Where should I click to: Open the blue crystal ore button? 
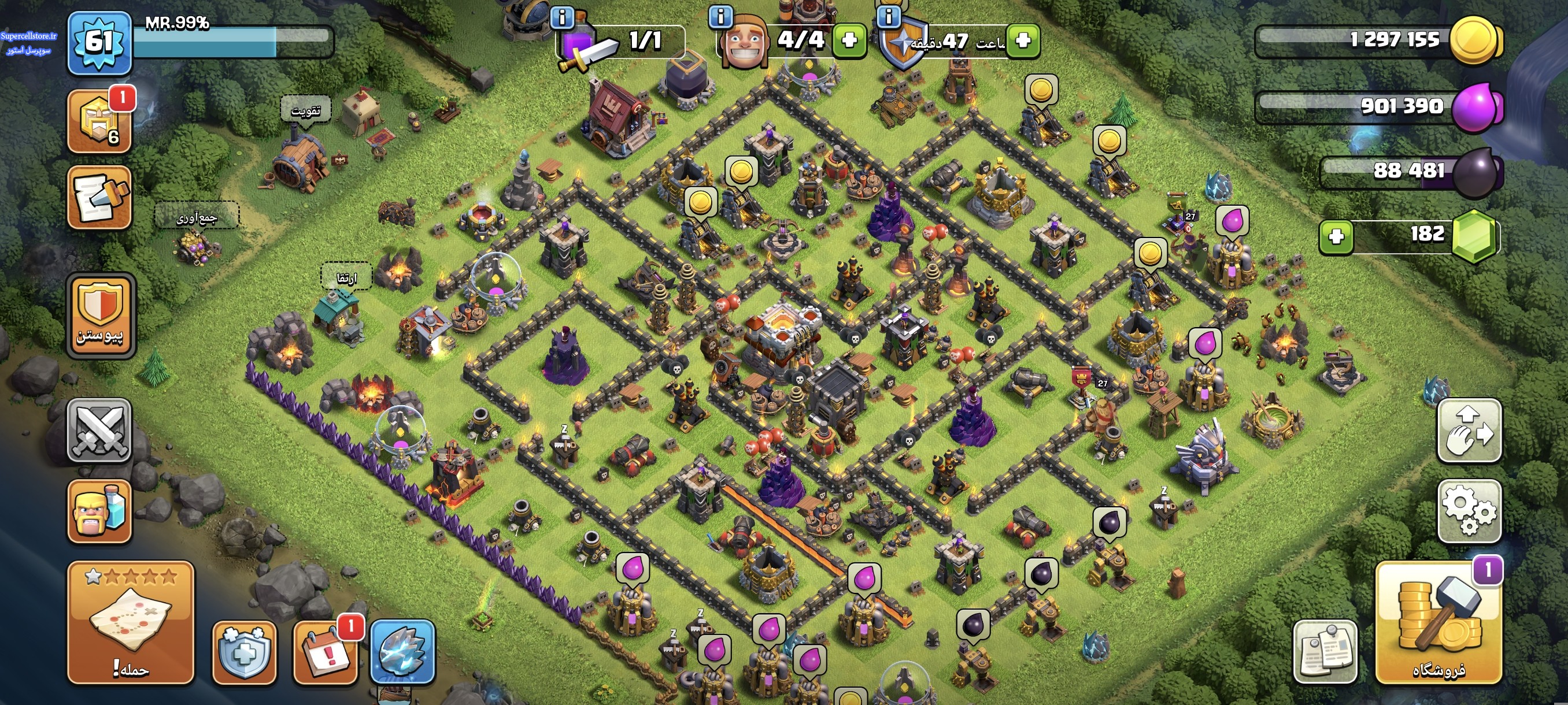tap(402, 652)
